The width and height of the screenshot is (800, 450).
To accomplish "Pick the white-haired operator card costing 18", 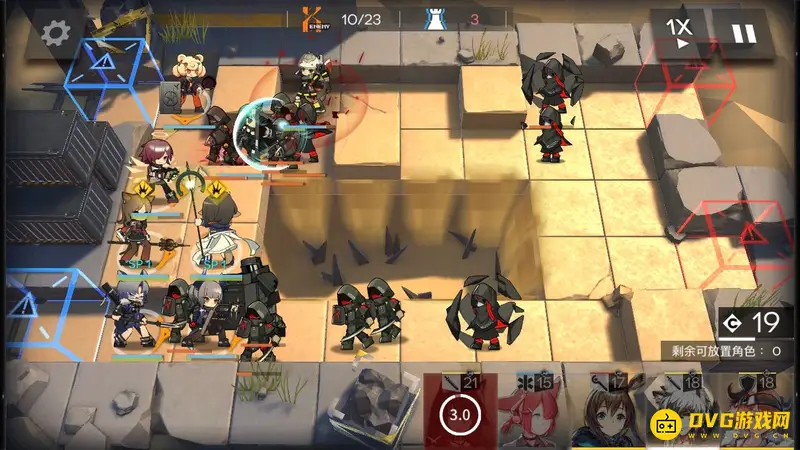I will (668, 412).
